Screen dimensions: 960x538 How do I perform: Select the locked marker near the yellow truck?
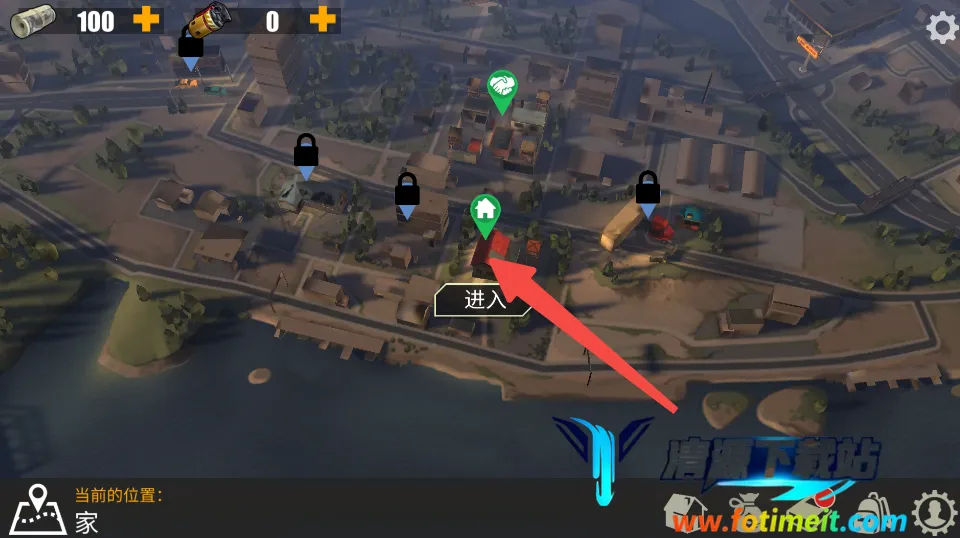pos(648,190)
